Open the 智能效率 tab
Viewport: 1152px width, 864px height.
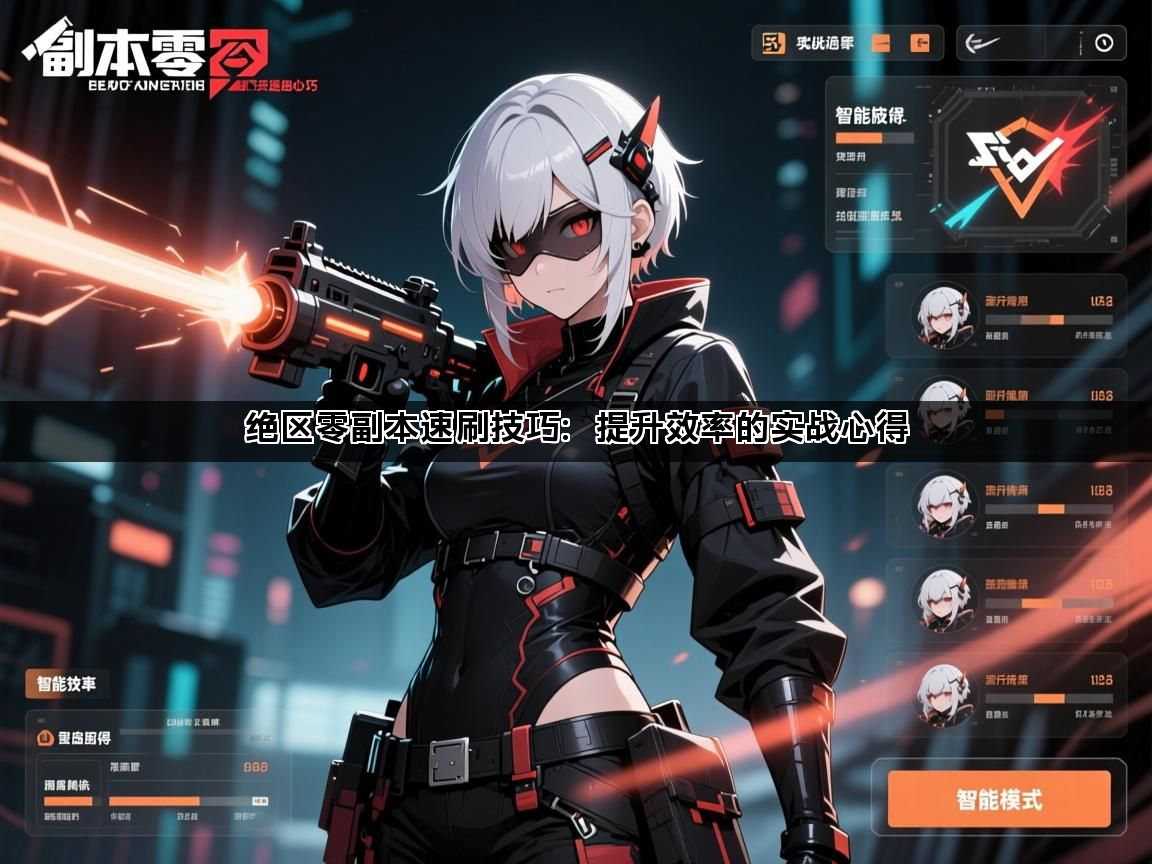coord(67,685)
